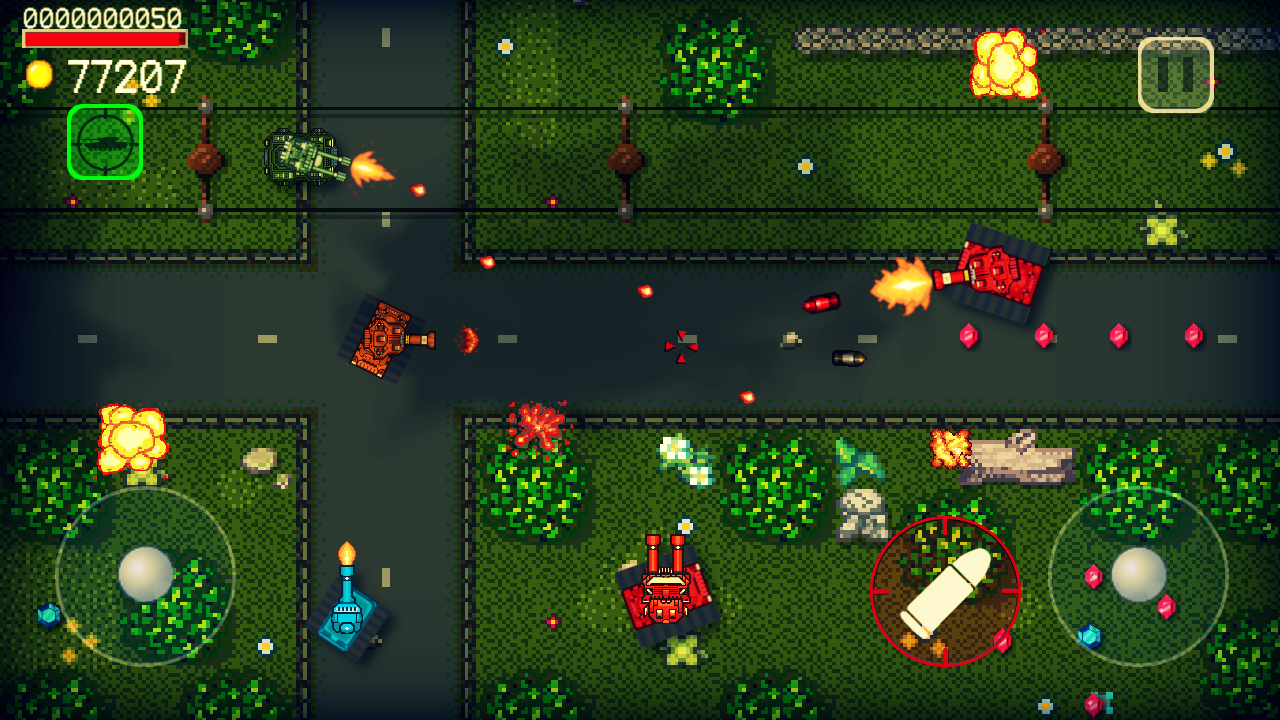Collect the blue diamond gem inside right joystick
The width and height of the screenshot is (1280, 720).
click(1089, 636)
